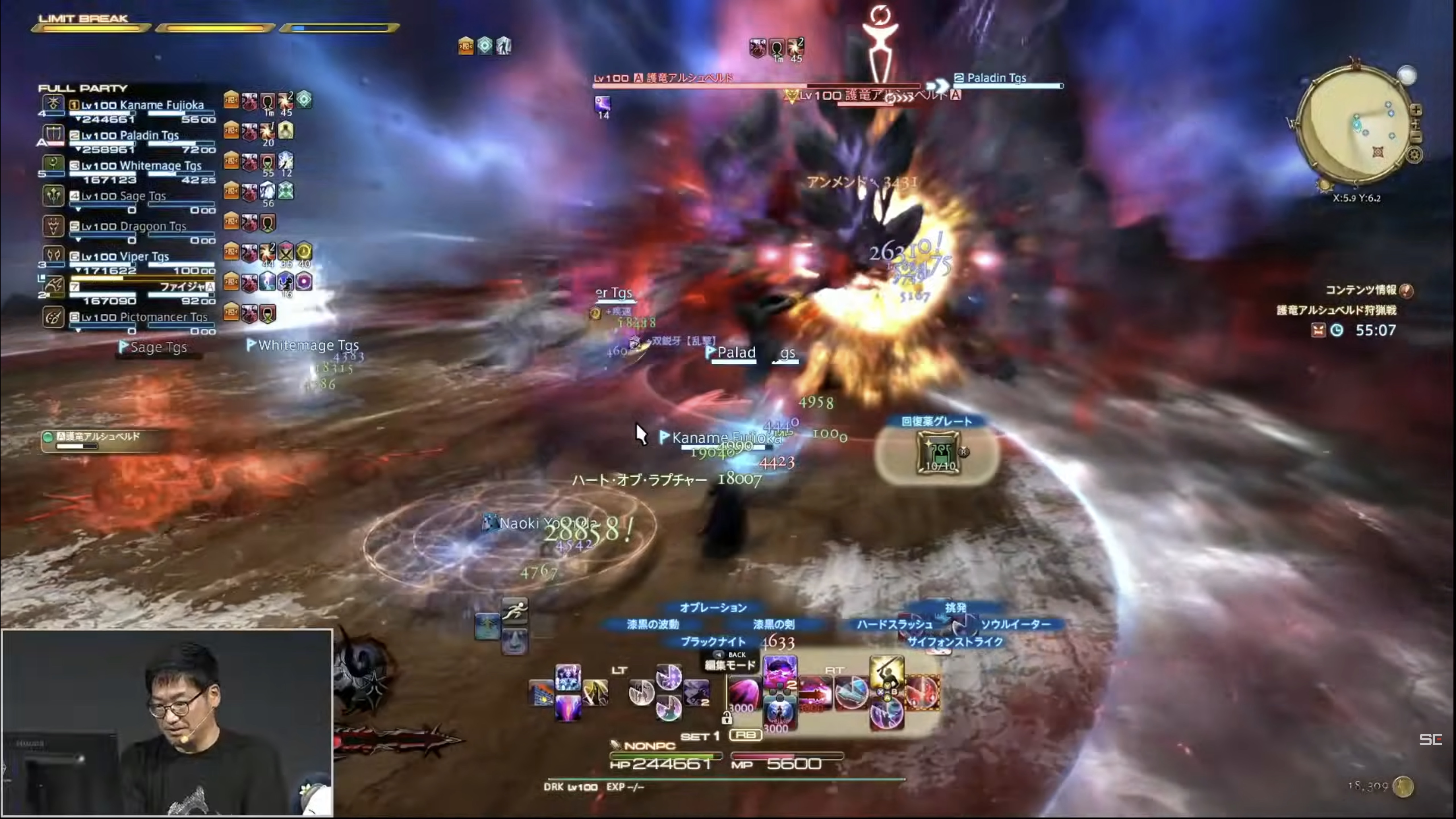The width and height of the screenshot is (1456, 819).
Task: Open the duty information exclamation icon
Action: click(x=1407, y=291)
